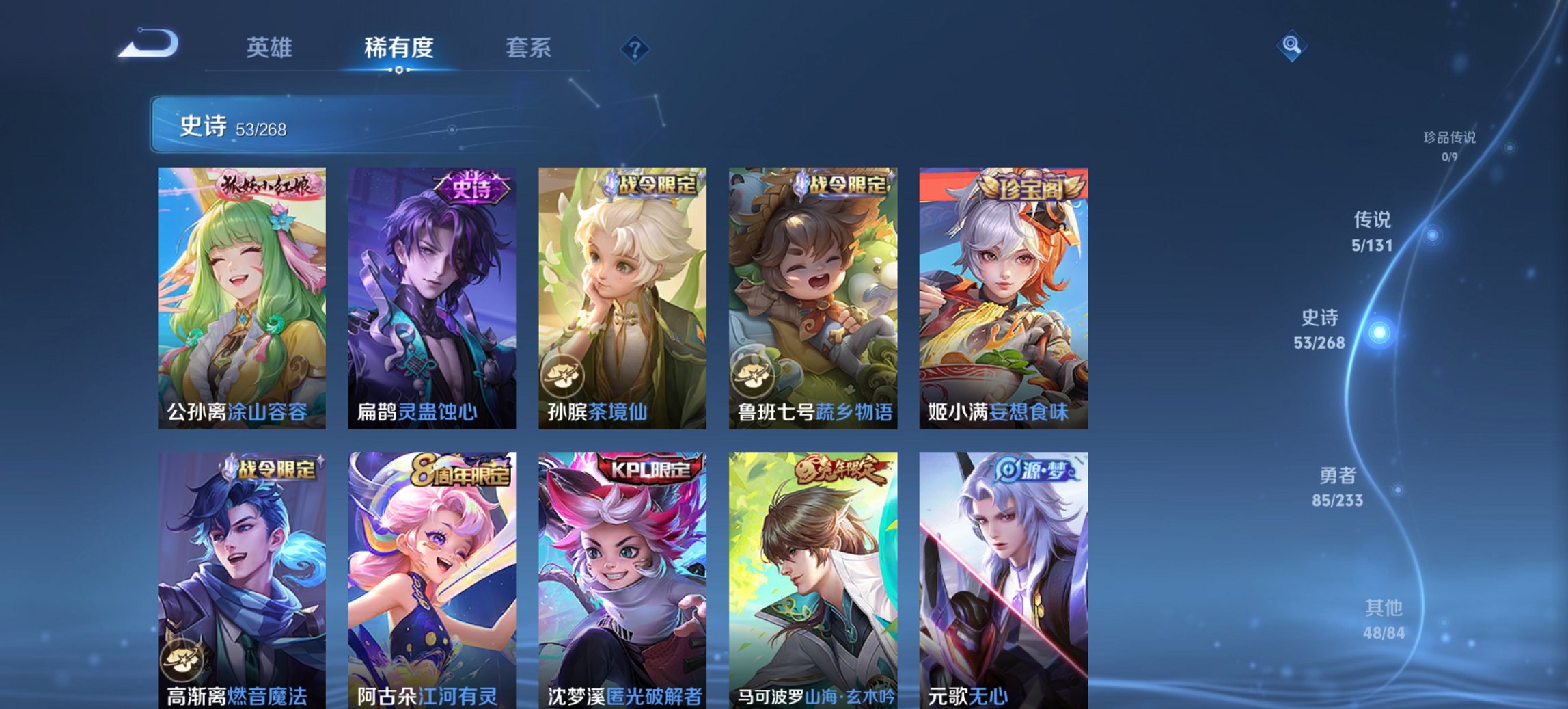
Task: Open the magnifier search icon
Action: (x=1292, y=47)
